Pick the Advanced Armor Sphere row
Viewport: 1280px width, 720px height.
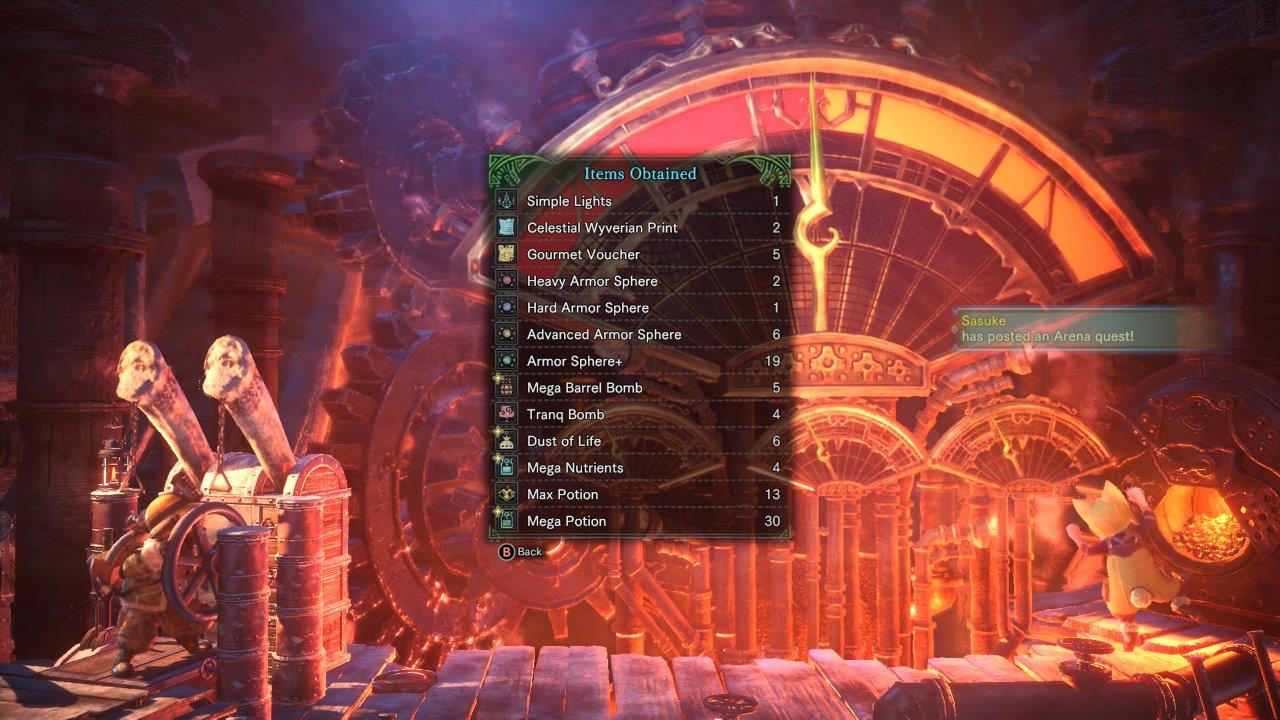[x=639, y=334]
